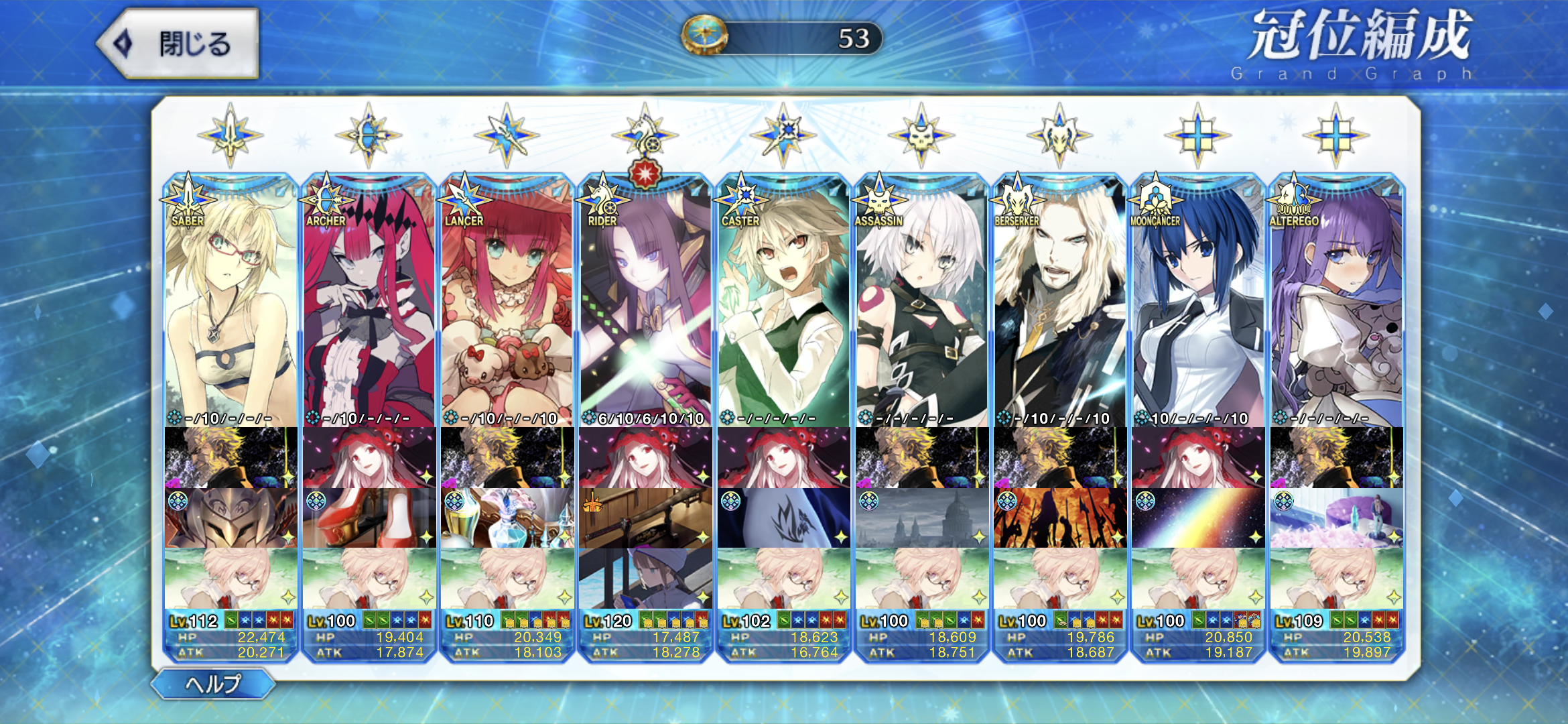Select the red high heels craft essence
This screenshot has height=724, width=1568.
[x=369, y=518]
